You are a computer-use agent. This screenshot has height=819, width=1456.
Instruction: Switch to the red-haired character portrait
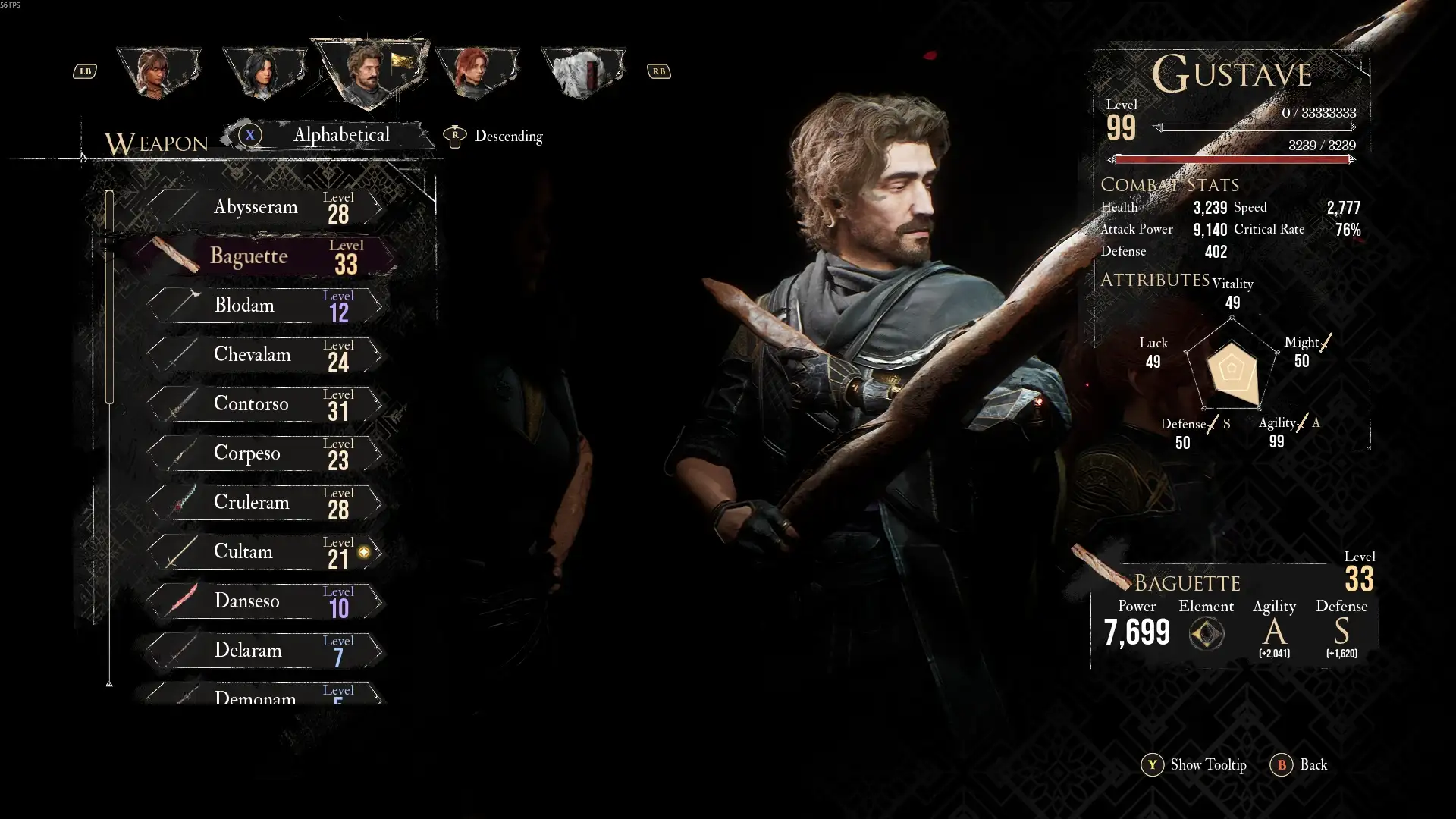[476, 72]
